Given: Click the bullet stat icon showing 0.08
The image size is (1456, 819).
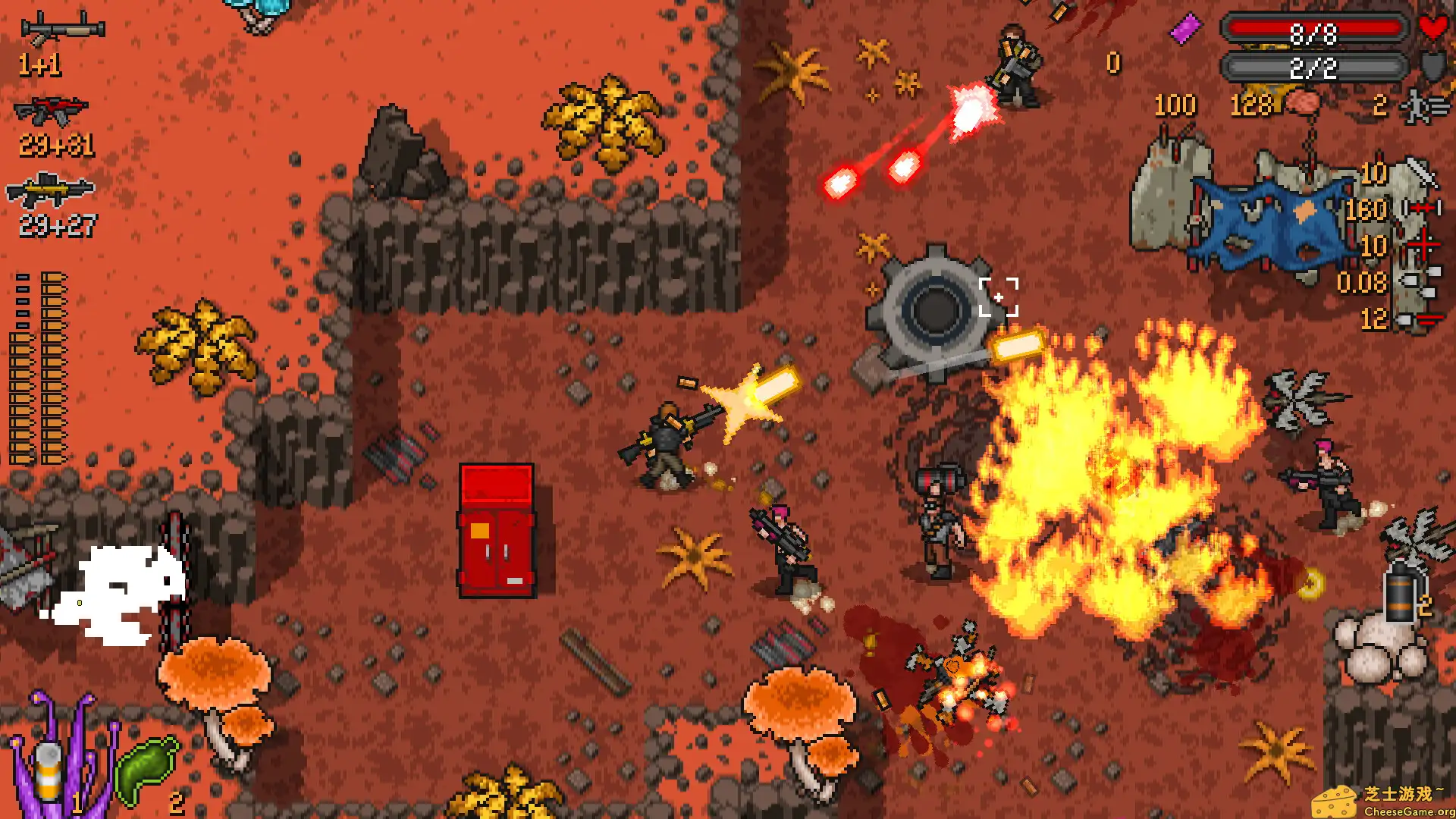Looking at the screenshot, I should pyautogui.click(x=1420, y=283).
